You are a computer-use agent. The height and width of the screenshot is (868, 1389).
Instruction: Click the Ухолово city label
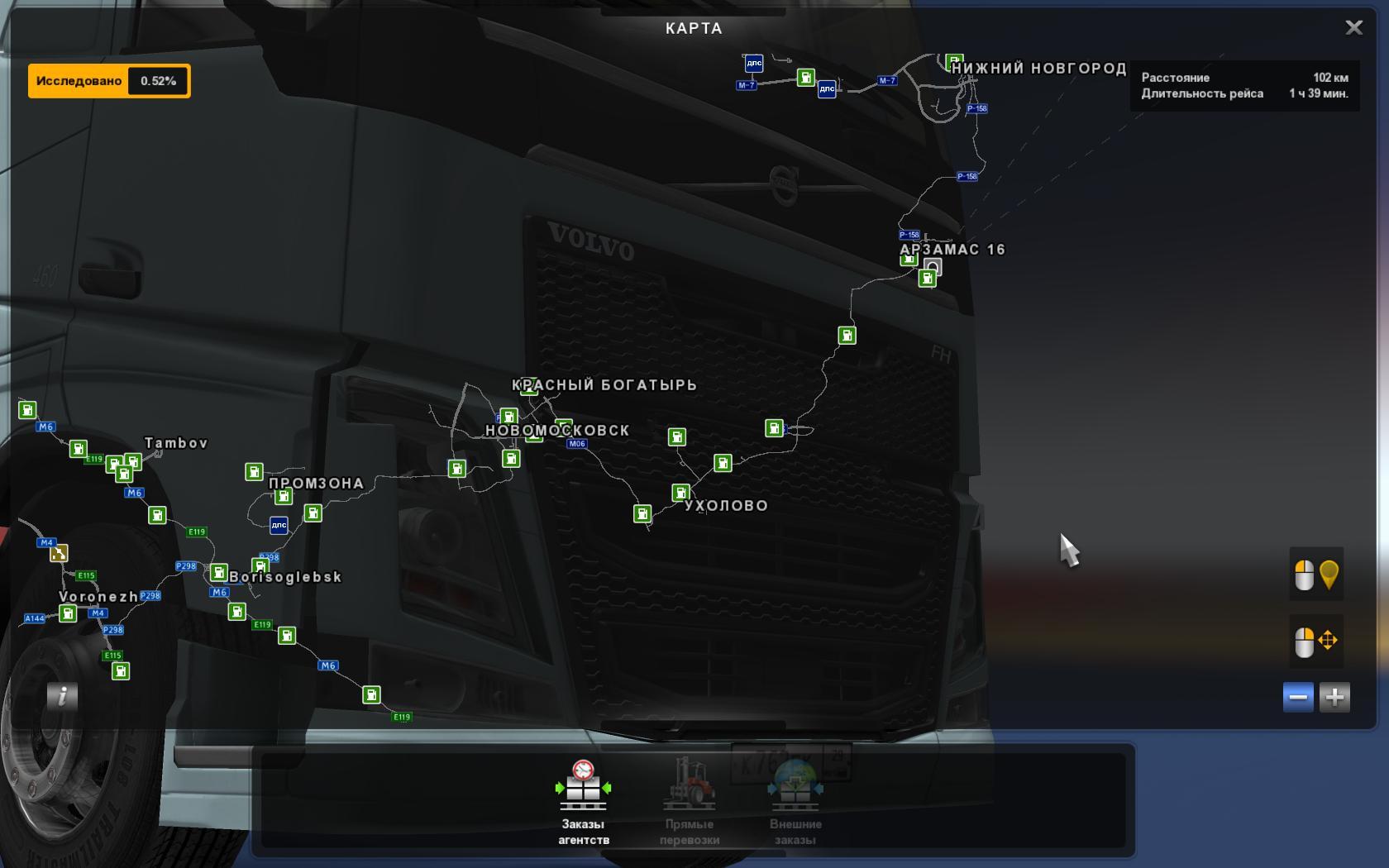click(x=726, y=506)
